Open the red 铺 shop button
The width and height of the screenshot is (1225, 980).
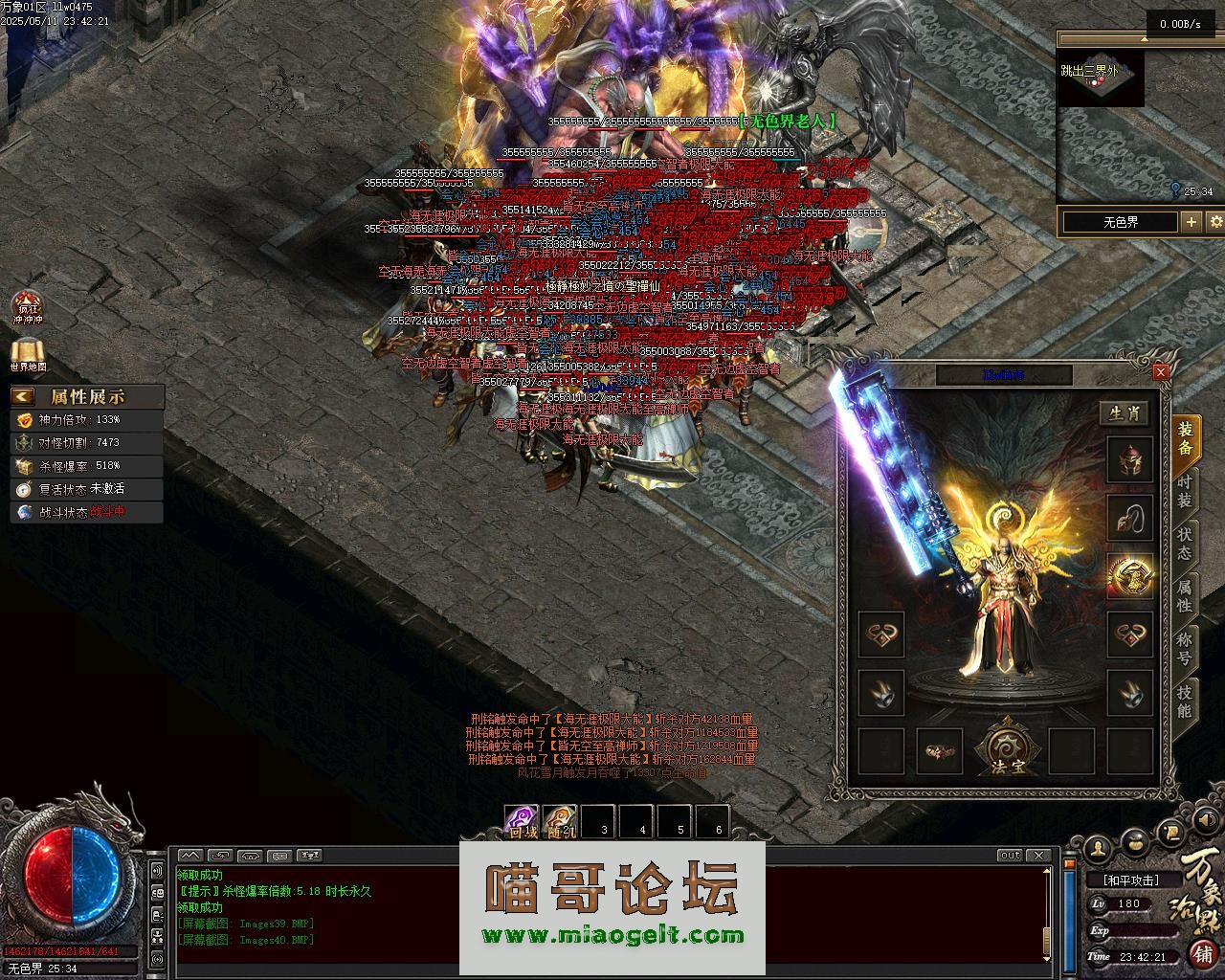pyautogui.click(x=1202, y=953)
